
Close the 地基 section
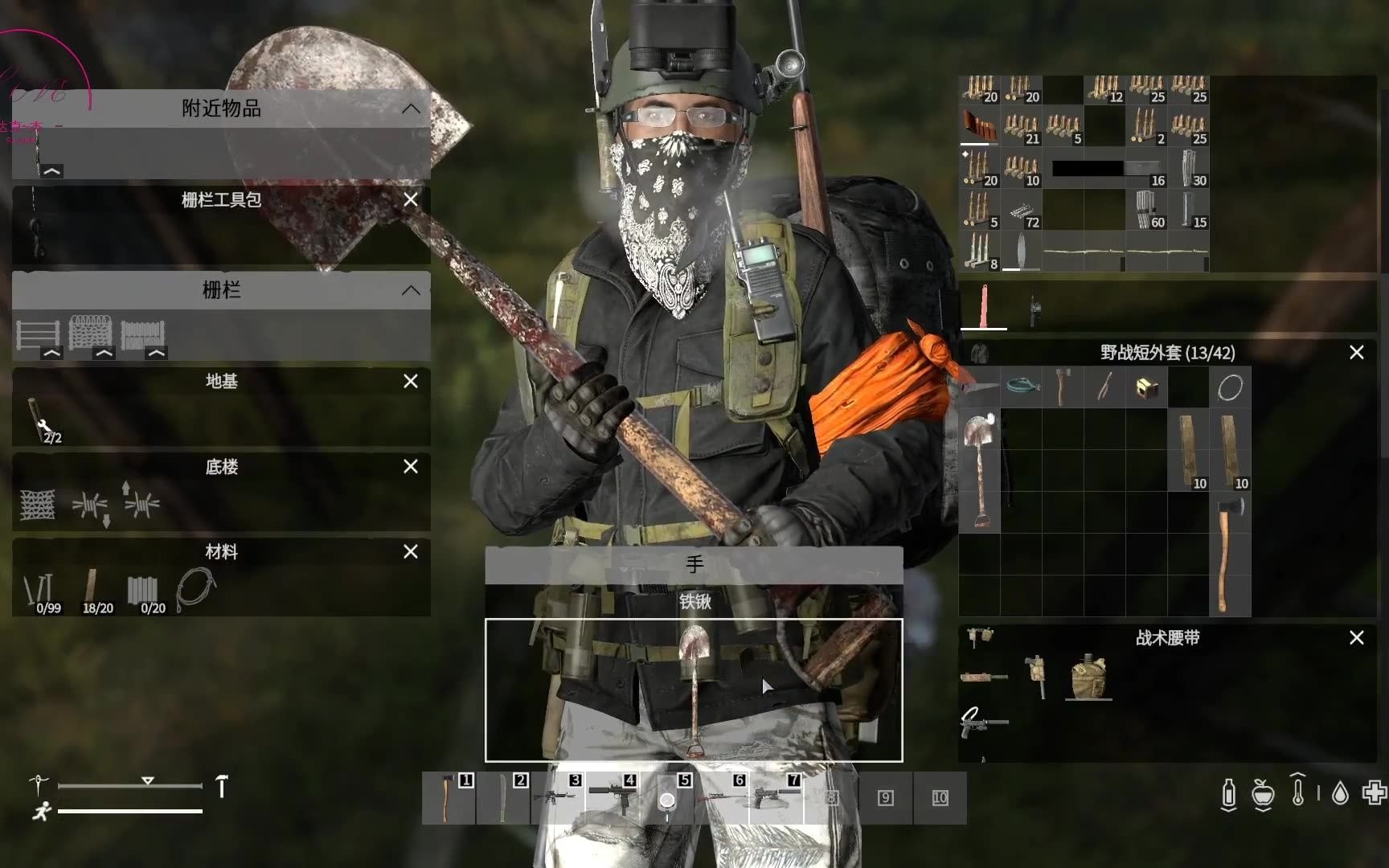(x=411, y=382)
